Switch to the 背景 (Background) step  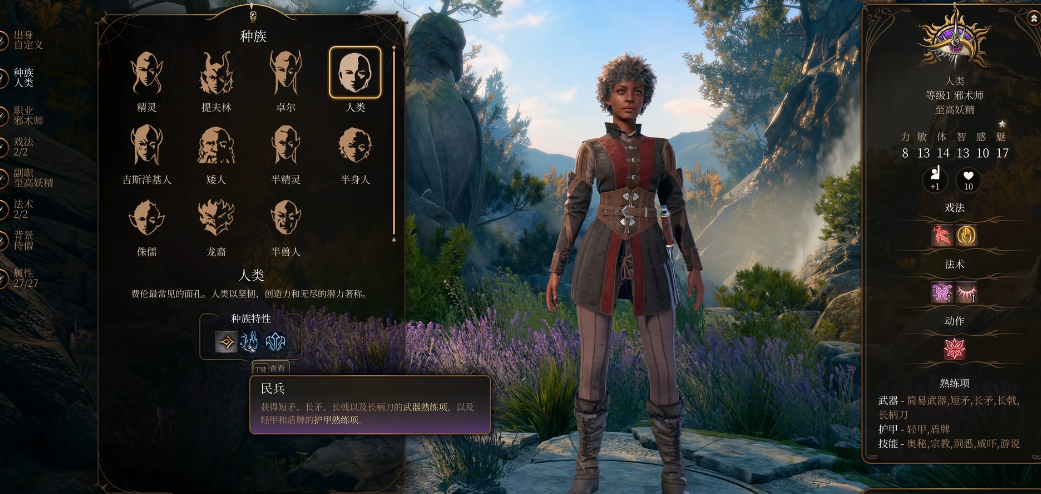pos(22,240)
